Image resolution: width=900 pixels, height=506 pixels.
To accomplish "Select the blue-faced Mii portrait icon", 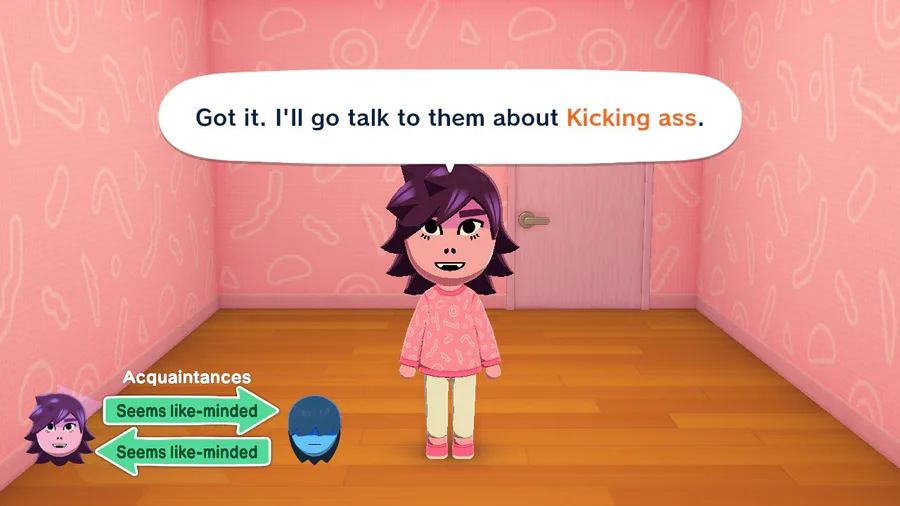I will point(312,430).
